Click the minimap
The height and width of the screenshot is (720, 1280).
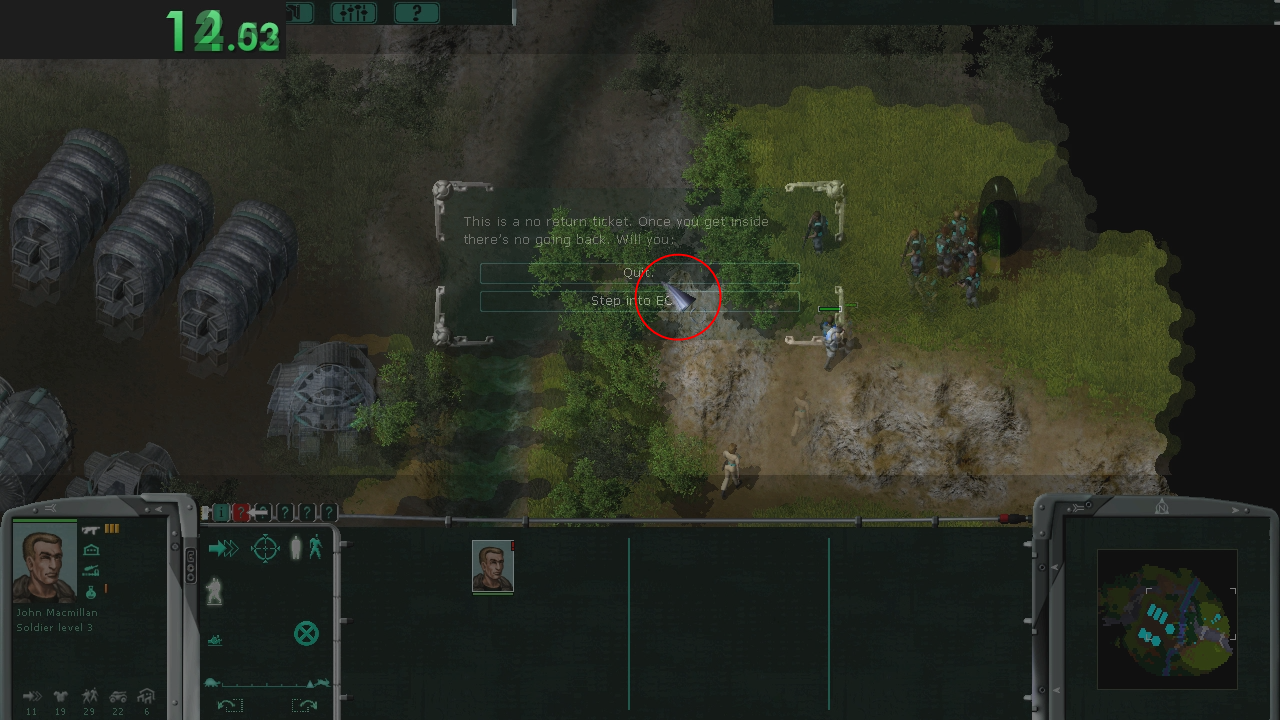[1166, 620]
